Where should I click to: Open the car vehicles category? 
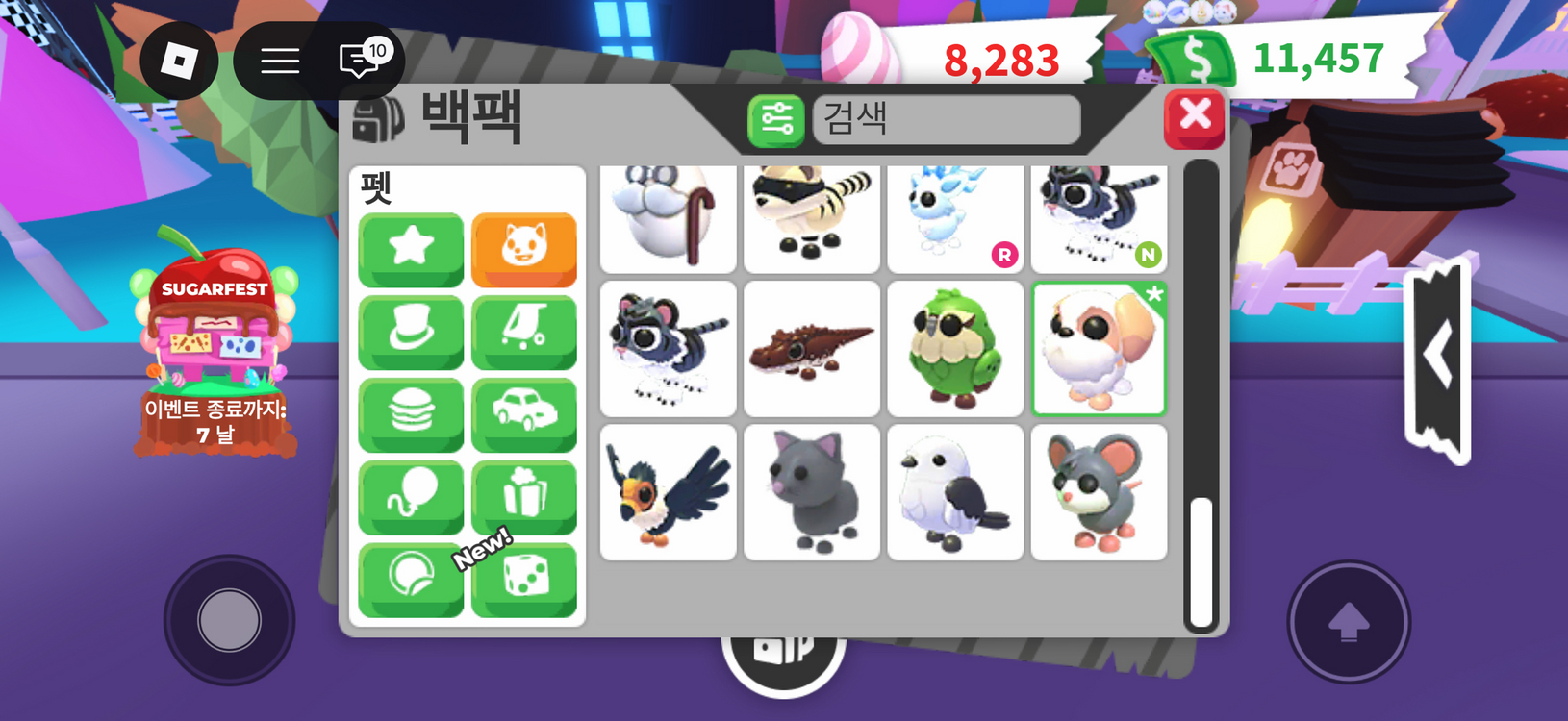click(x=523, y=413)
